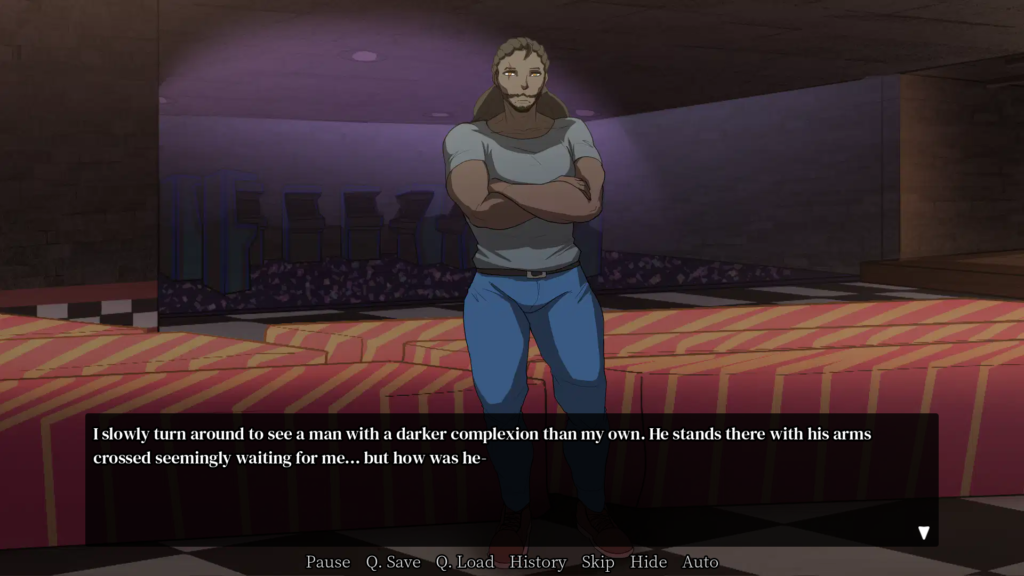Hide the dialogue text box
The width and height of the screenshot is (1024, 576).
(x=648, y=562)
